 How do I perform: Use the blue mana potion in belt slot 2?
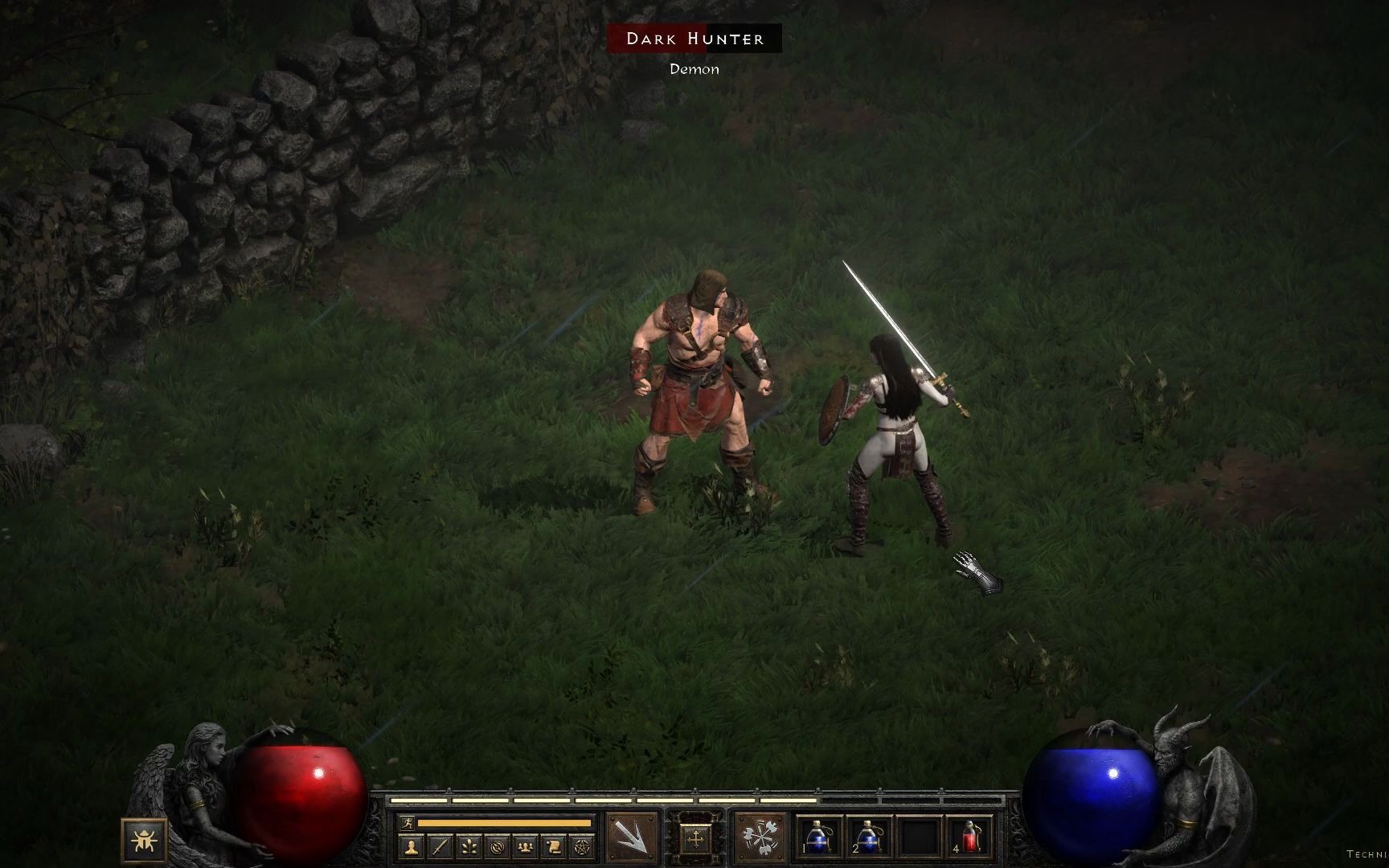pos(870,839)
